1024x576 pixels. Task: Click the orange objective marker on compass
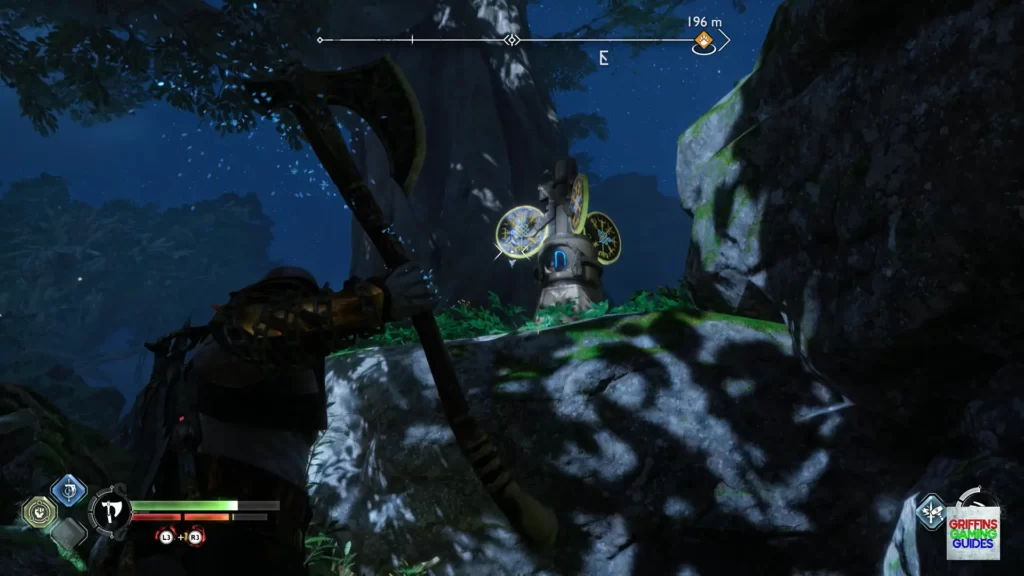pos(705,41)
